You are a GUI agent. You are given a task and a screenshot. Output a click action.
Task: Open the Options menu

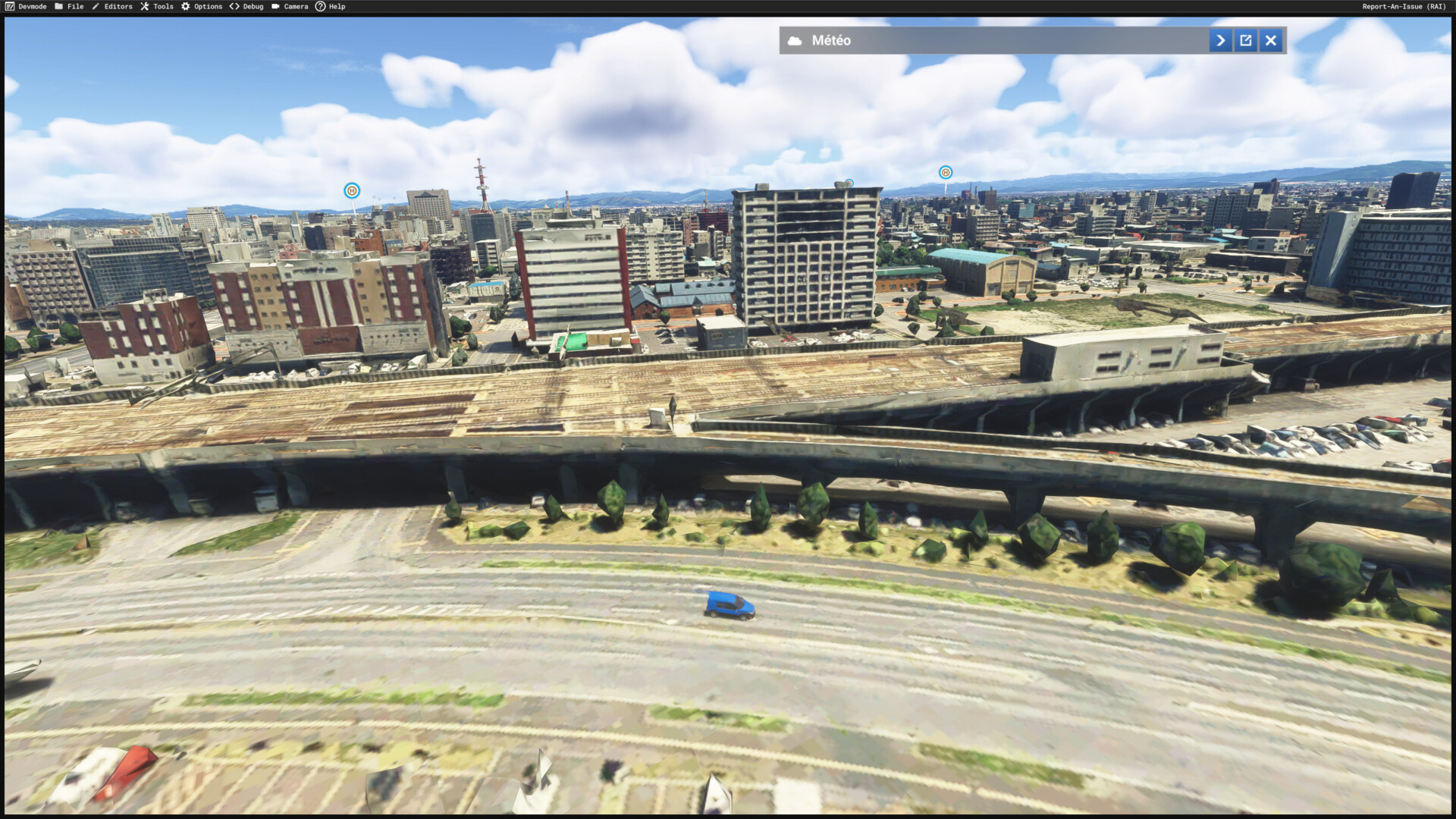tap(202, 7)
